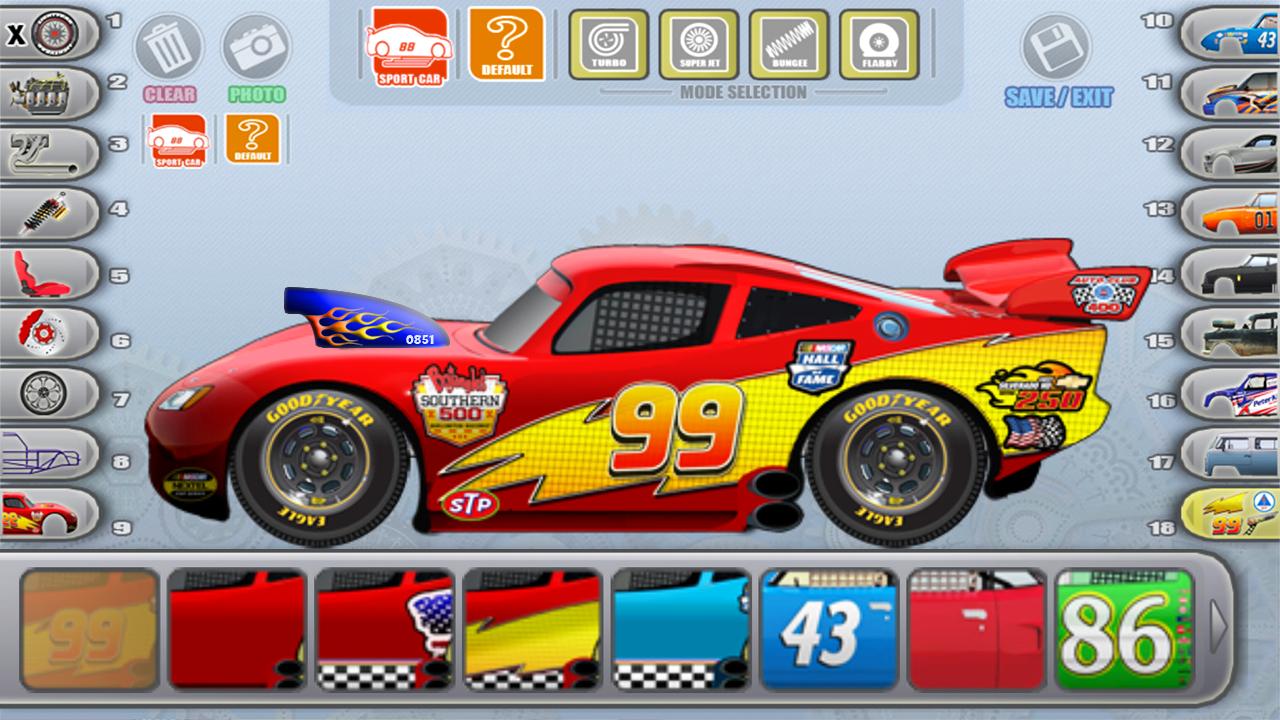Choose the black car body
Image resolution: width=1280 pixels, height=720 pixels.
pyautogui.click(x=1231, y=273)
